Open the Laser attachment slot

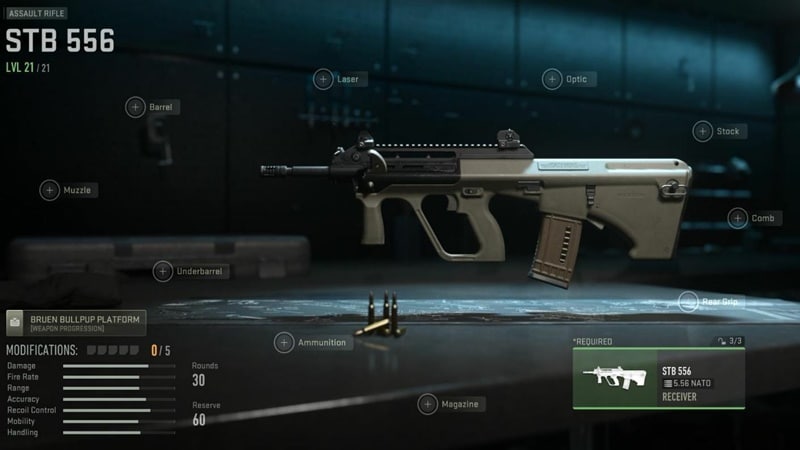click(323, 79)
